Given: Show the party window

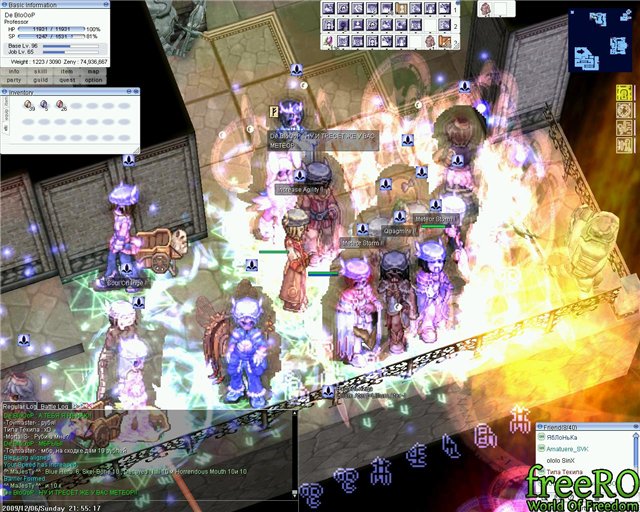Looking at the screenshot, I should pos(14,80).
